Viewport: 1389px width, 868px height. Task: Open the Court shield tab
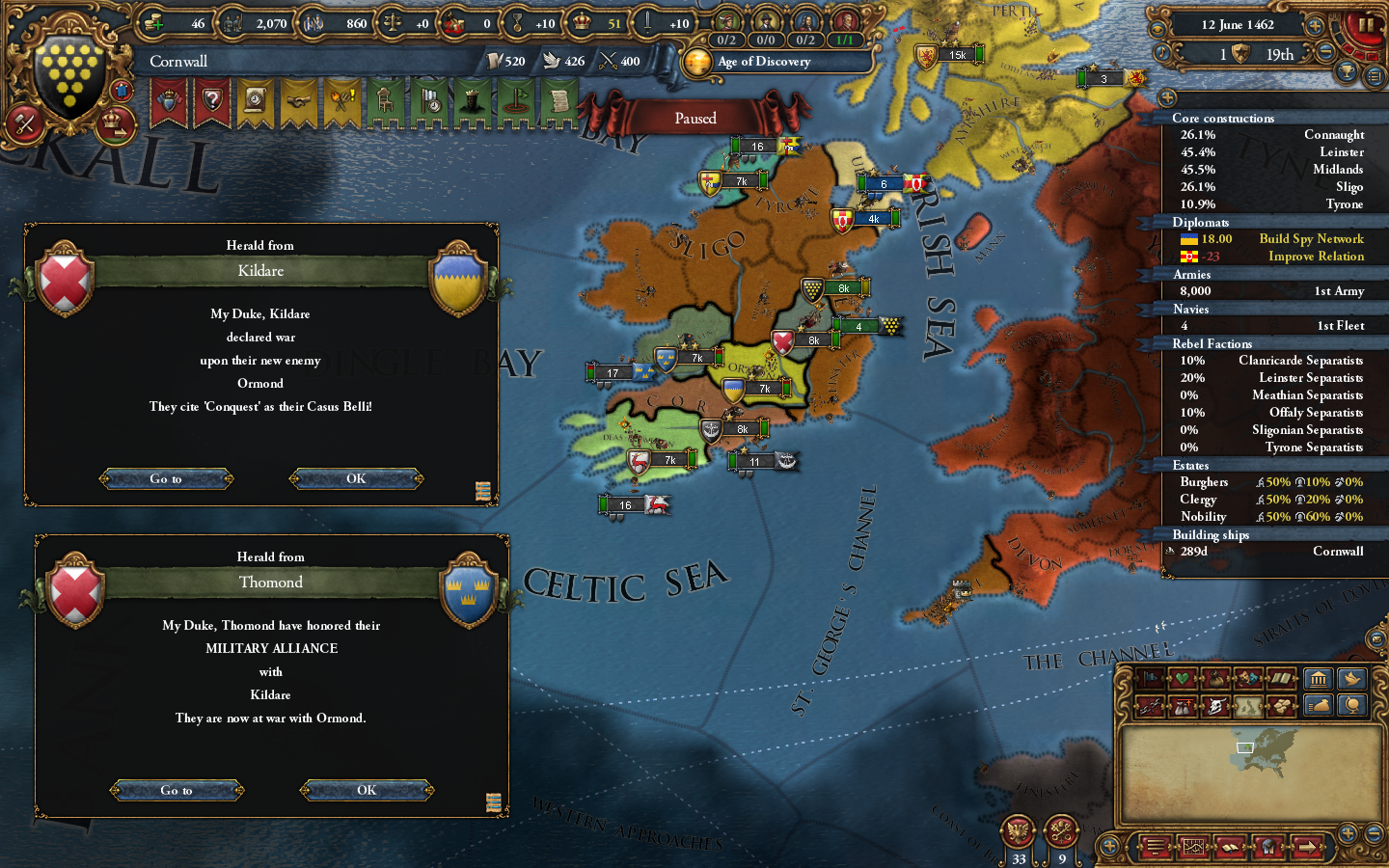click(x=169, y=101)
